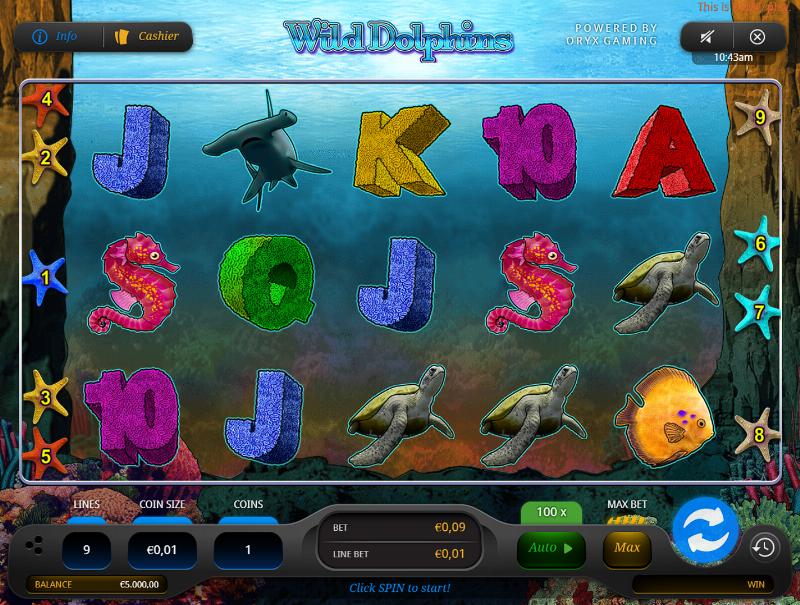This screenshot has height=605, width=800.
Task: Spin the reels with the blue button
Action: [705, 529]
